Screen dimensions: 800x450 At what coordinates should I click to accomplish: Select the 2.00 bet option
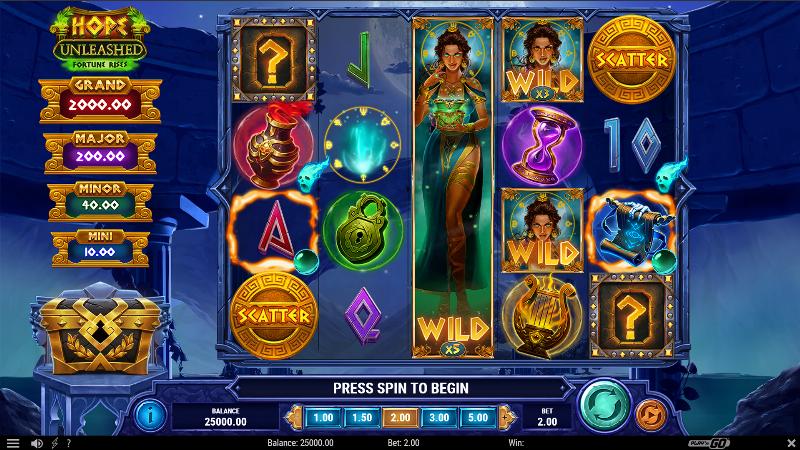tap(398, 417)
